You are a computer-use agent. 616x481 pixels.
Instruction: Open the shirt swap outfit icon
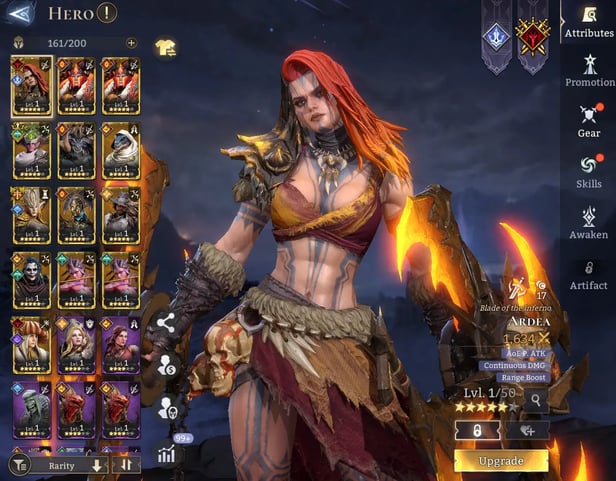[165, 47]
